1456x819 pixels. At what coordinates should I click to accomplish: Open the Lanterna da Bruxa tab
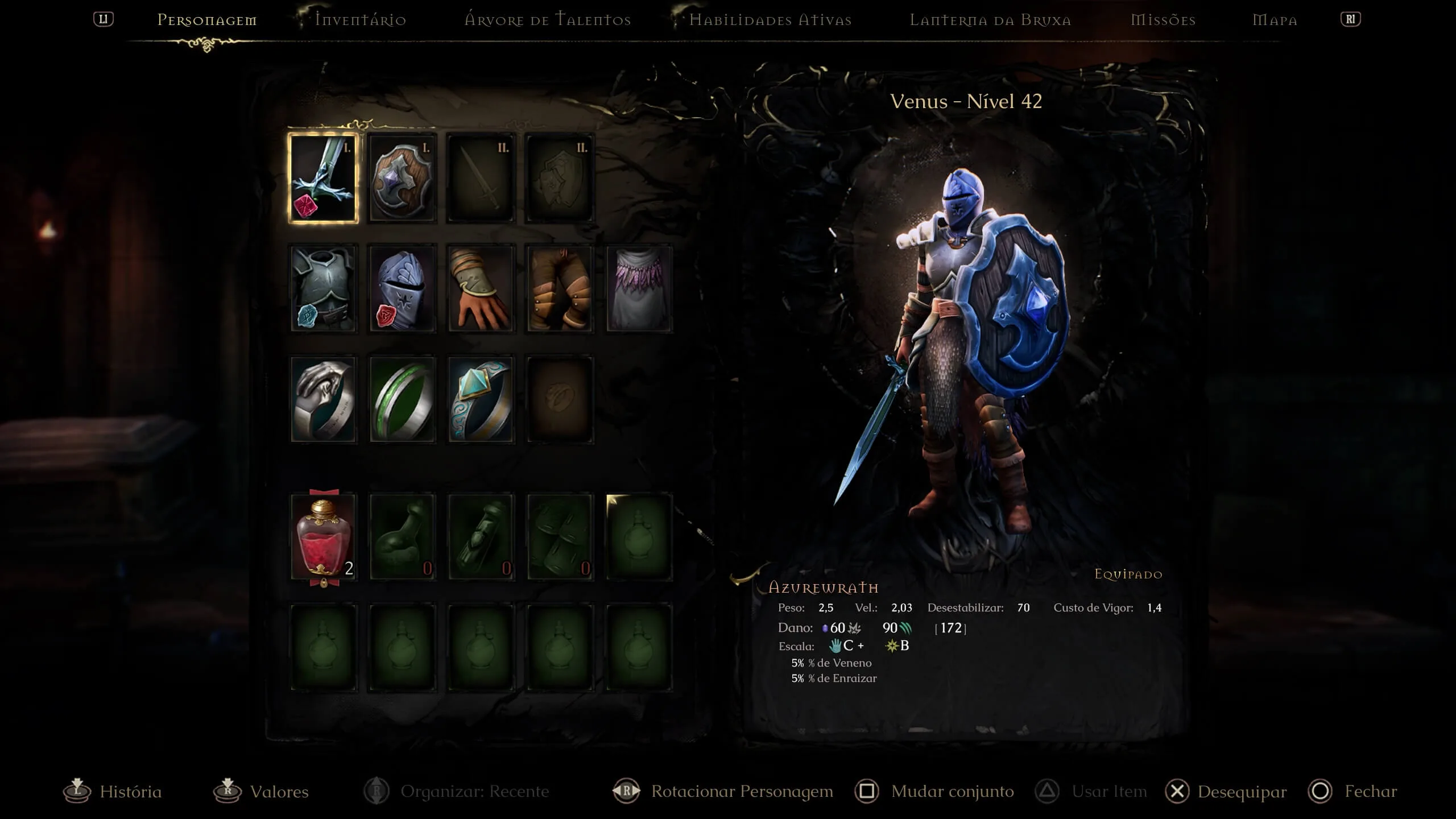point(990,20)
